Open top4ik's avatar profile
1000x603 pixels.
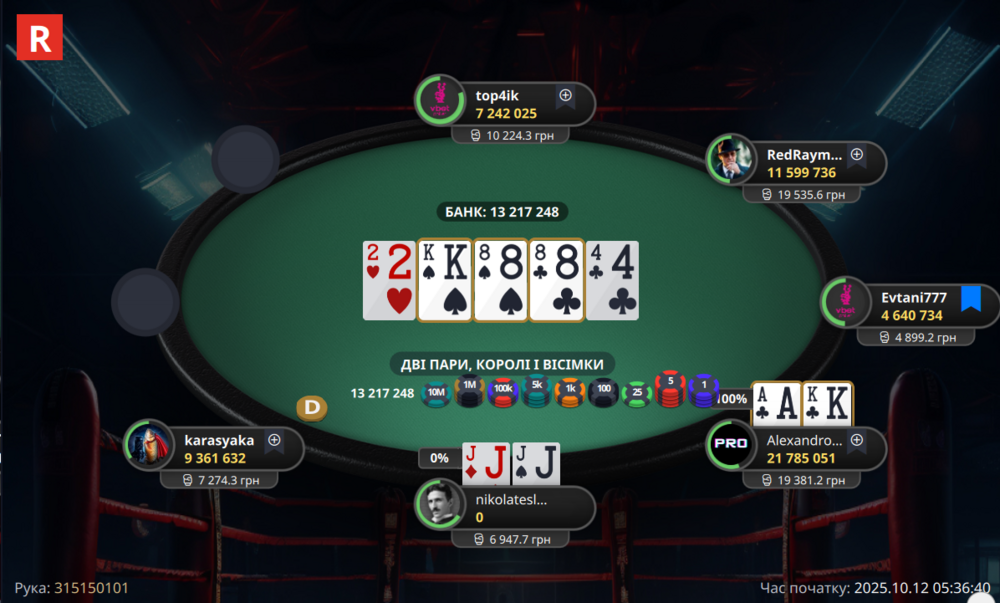(x=439, y=101)
